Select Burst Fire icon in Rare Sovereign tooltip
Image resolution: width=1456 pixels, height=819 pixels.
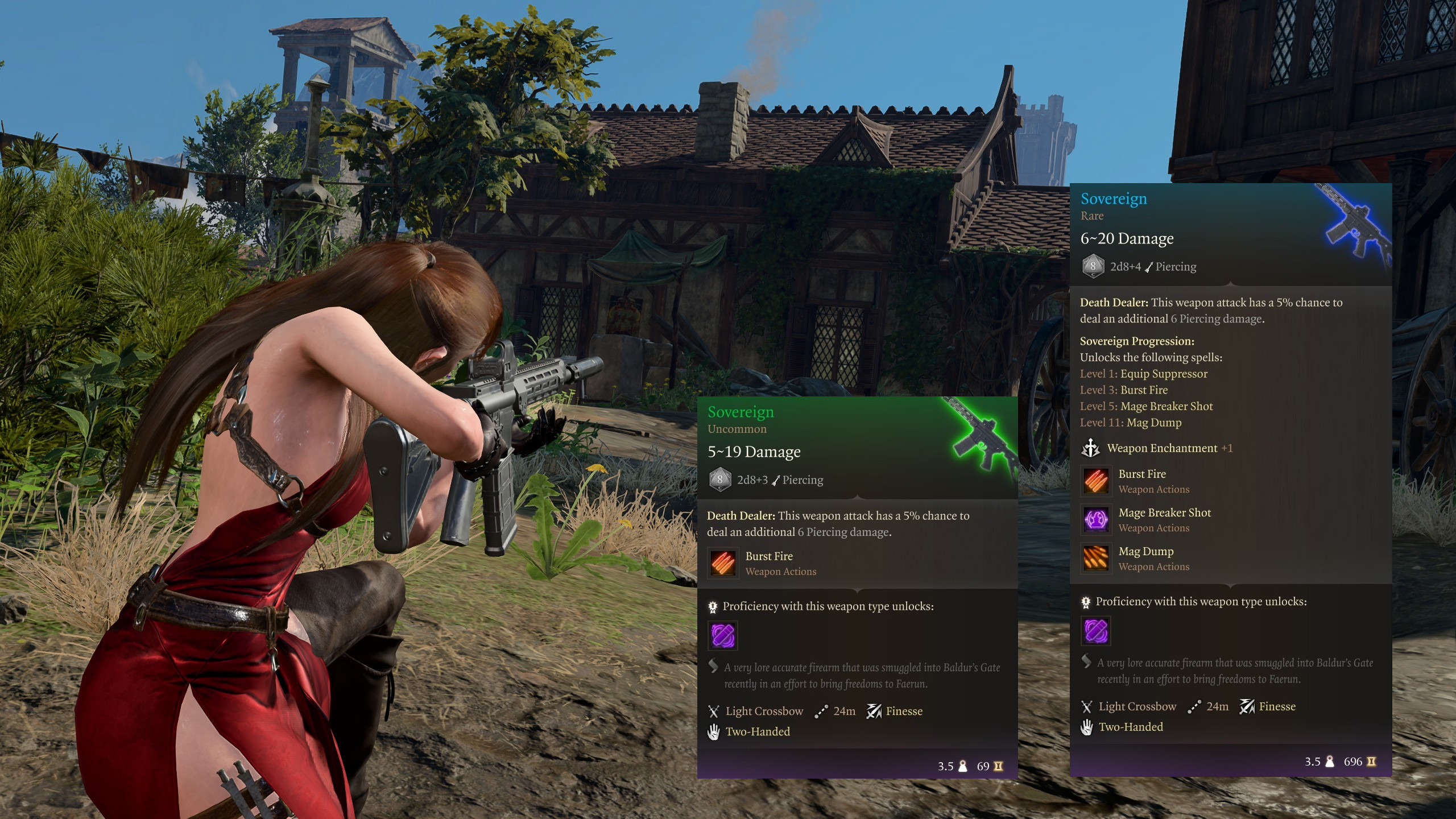click(1095, 481)
